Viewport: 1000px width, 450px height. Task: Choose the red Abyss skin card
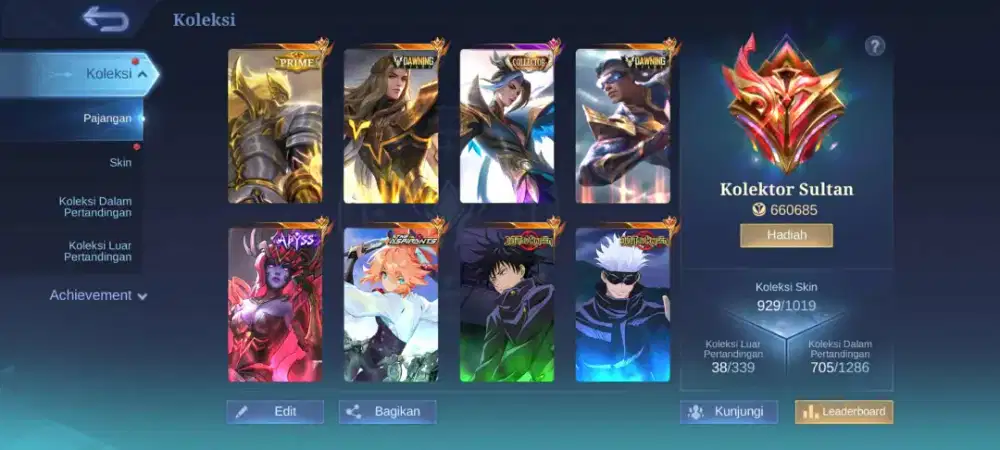click(x=275, y=304)
